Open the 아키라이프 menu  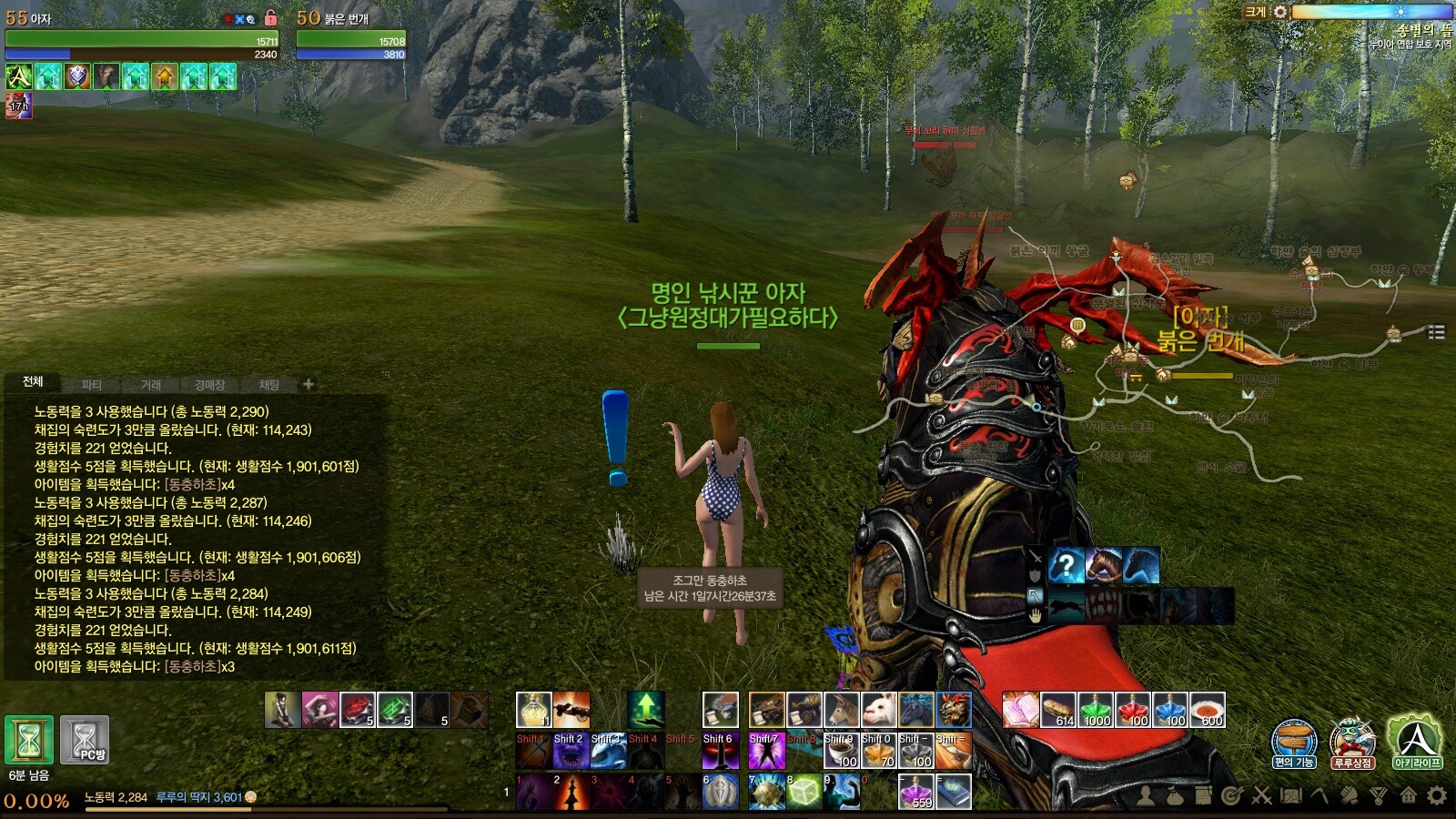1416,741
